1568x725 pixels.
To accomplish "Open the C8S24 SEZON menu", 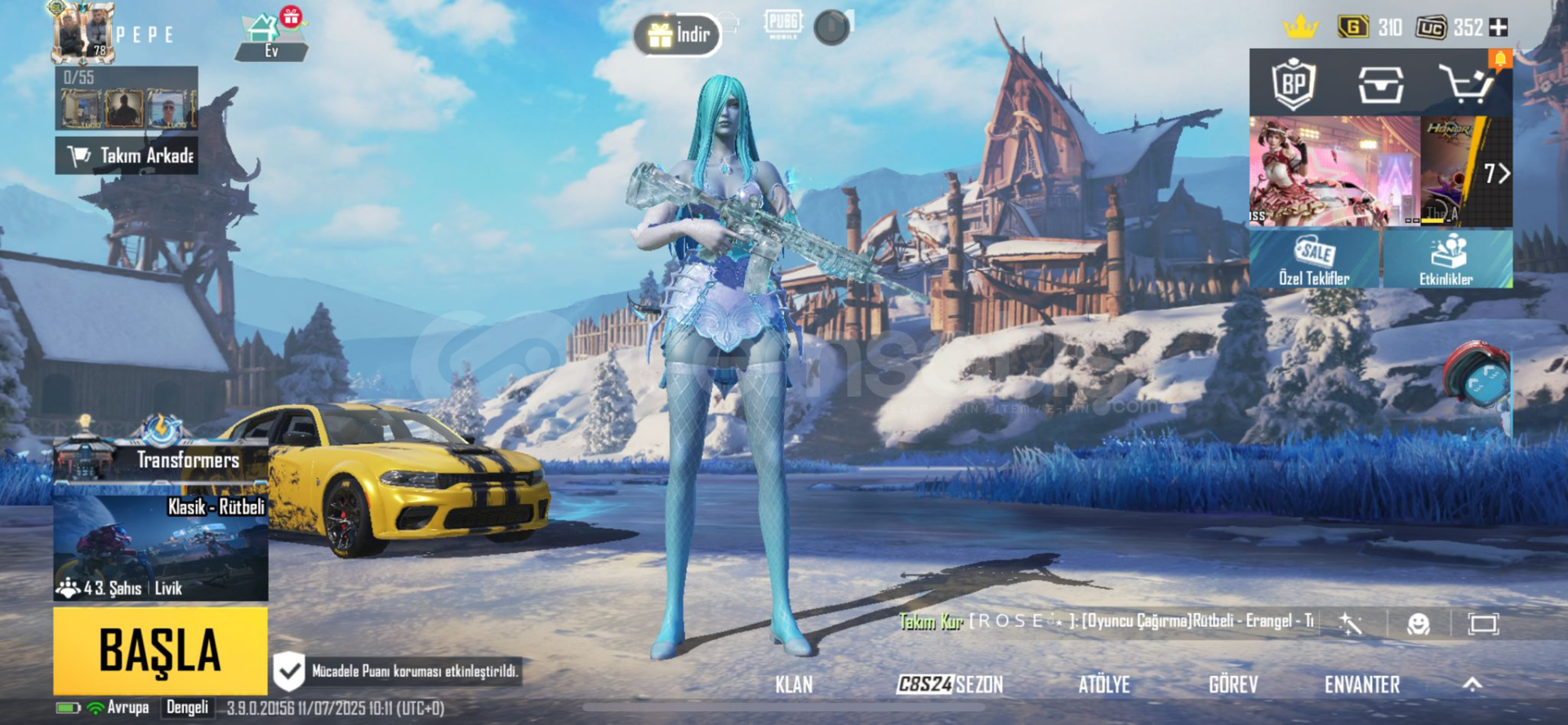I will (950, 684).
